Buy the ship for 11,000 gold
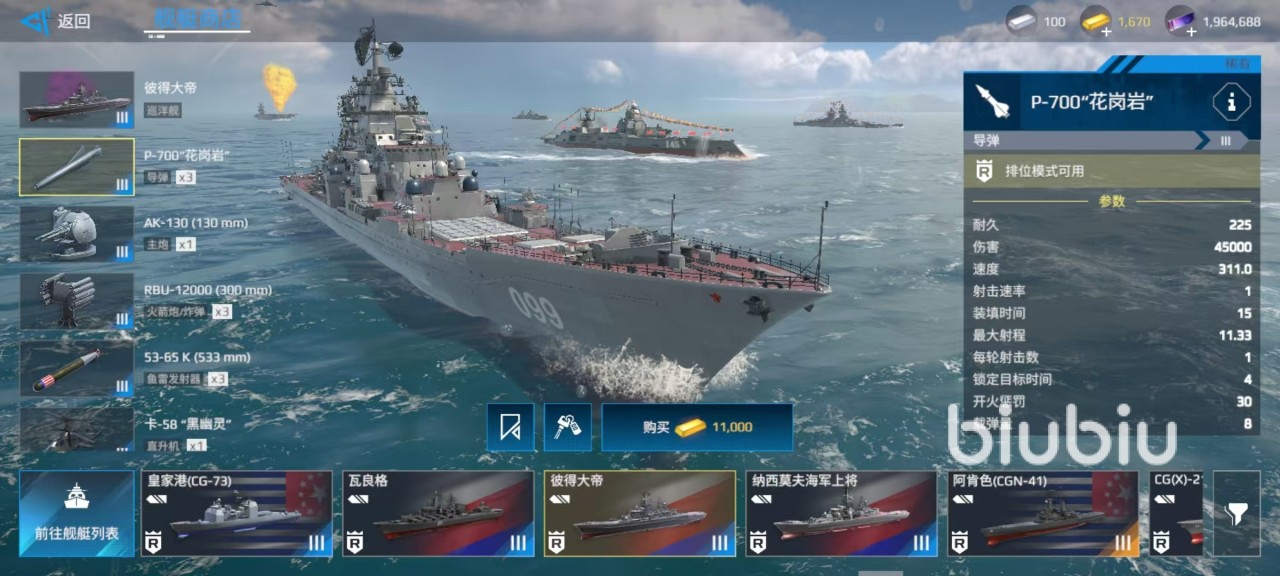 click(697, 427)
